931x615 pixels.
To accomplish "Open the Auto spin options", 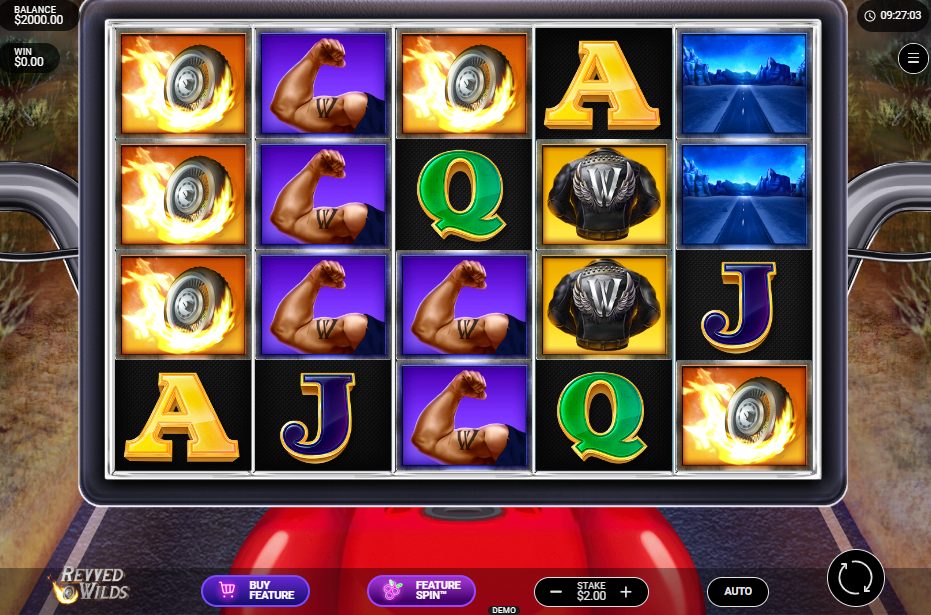I will 738,592.
